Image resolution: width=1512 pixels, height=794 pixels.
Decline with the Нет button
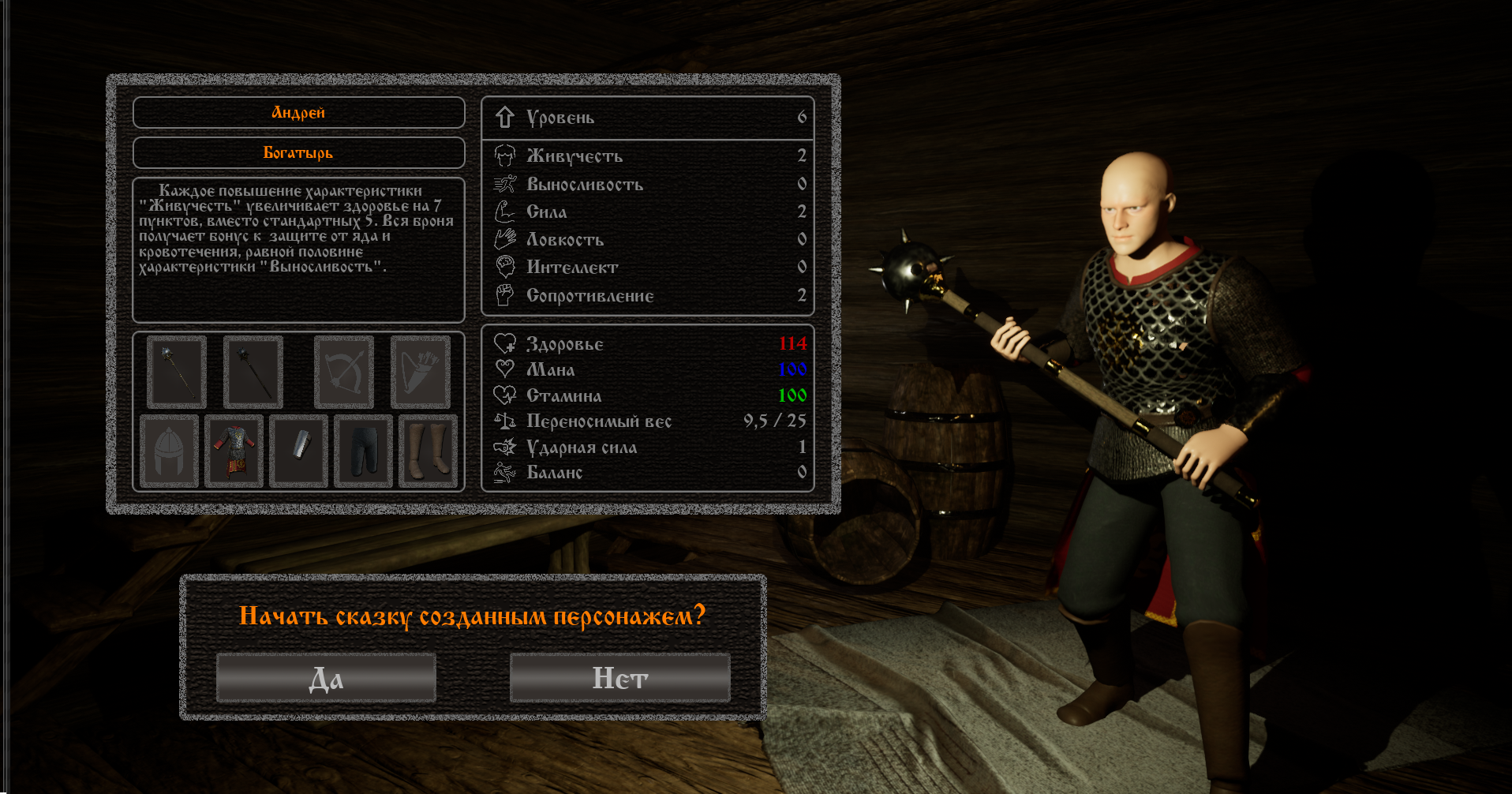point(619,678)
